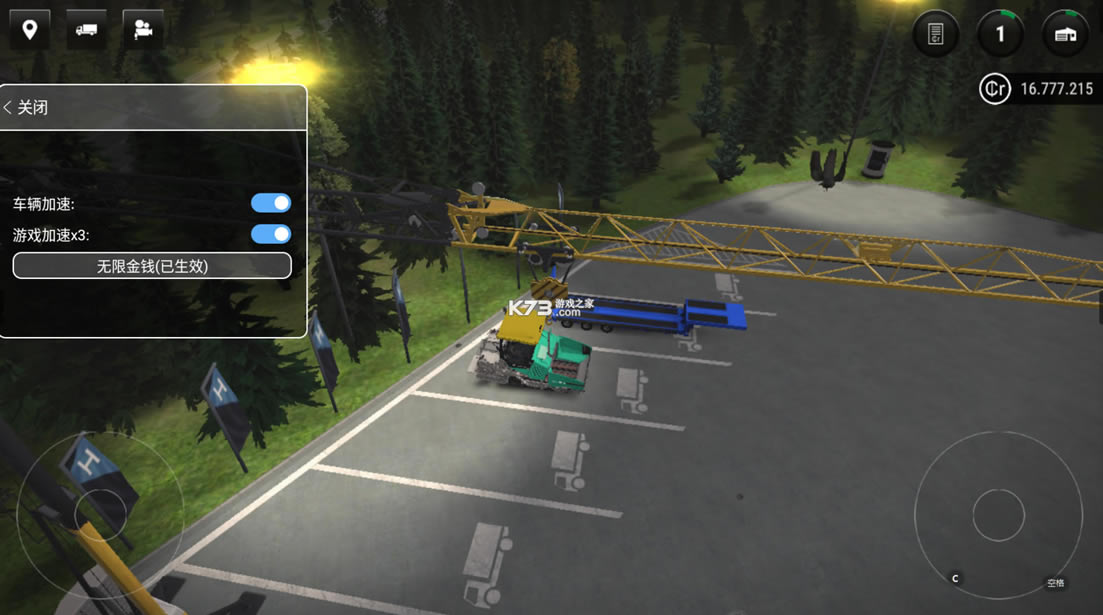Open the vehicle truck menu

87,30
